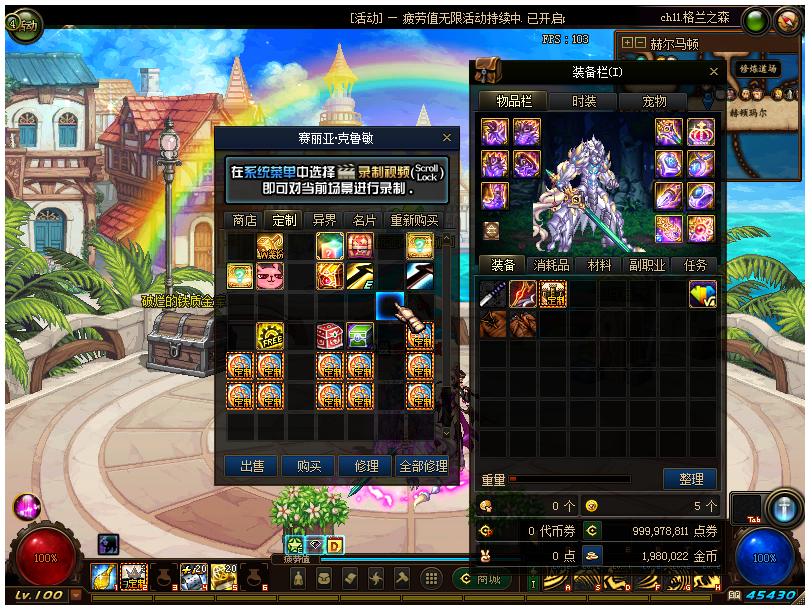This screenshot has height=606, width=805.
Task: Select the 任务 quest items tab
Action: coord(695,265)
